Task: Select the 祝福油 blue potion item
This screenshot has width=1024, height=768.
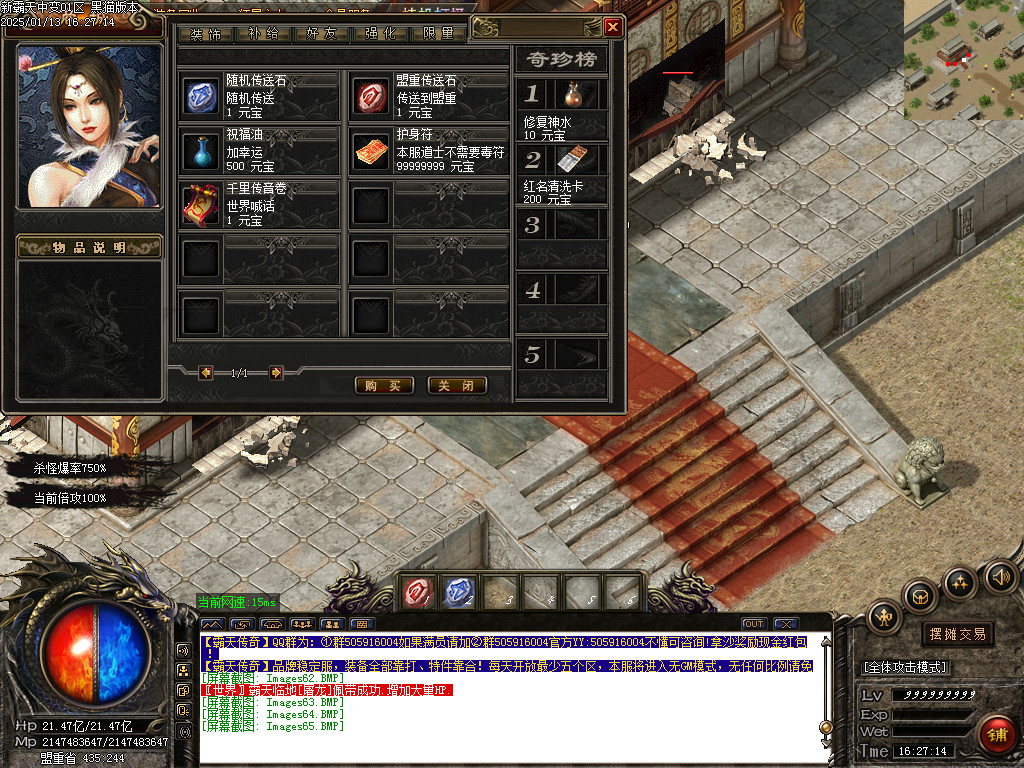Action: click(x=200, y=151)
